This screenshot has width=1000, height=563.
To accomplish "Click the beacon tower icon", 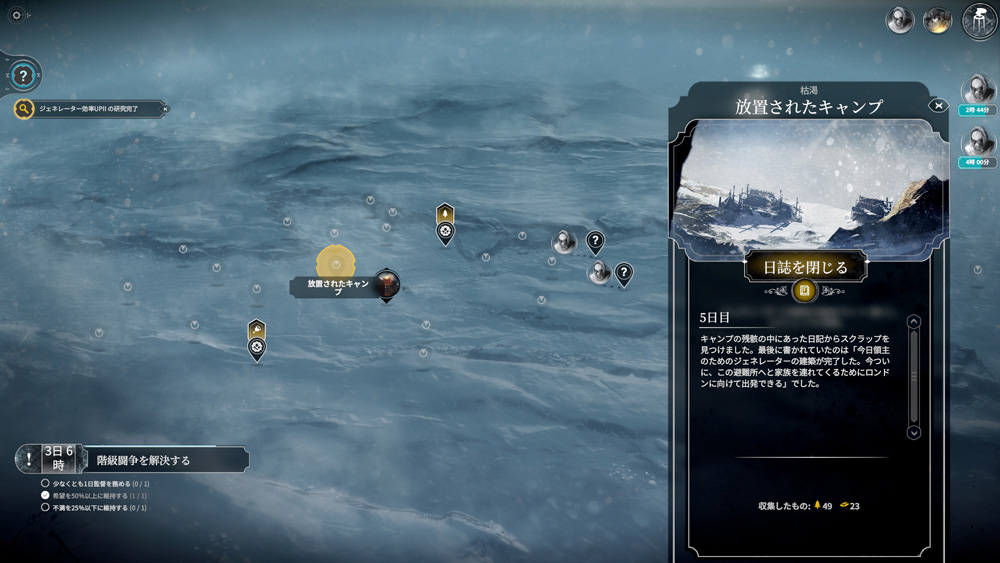I will coord(979,21).
